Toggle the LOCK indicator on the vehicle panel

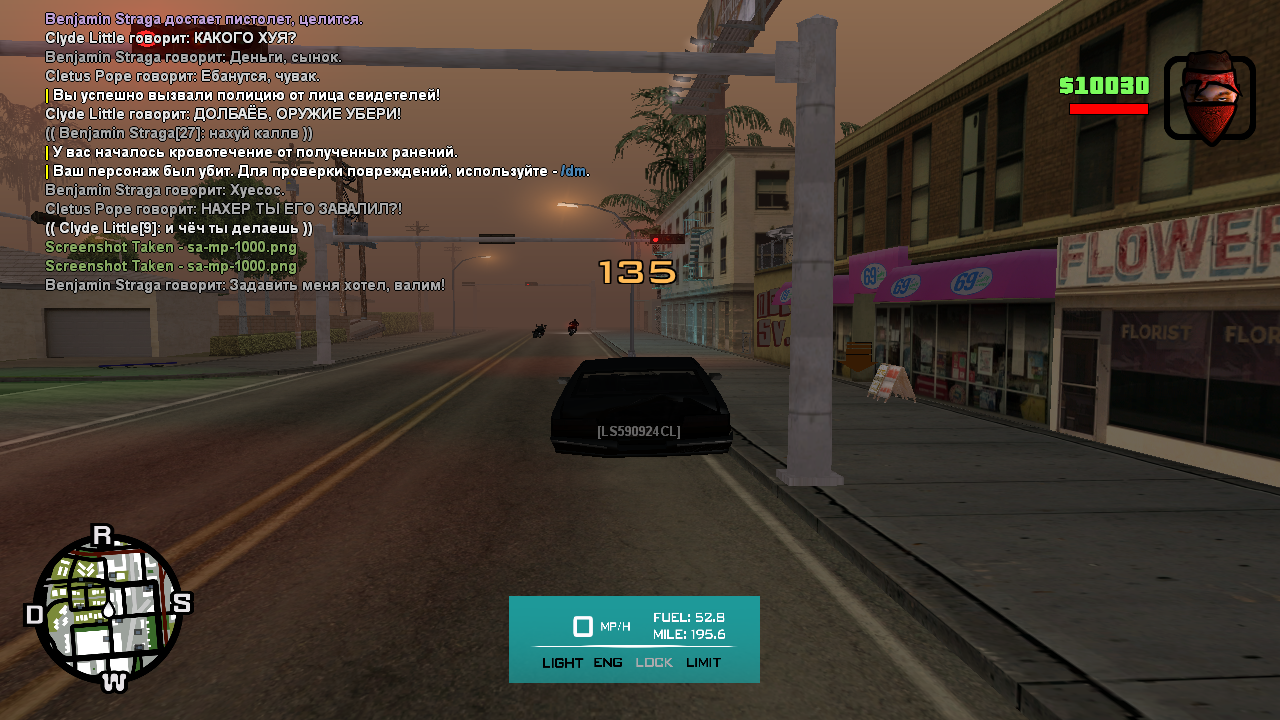pos(654,663)
